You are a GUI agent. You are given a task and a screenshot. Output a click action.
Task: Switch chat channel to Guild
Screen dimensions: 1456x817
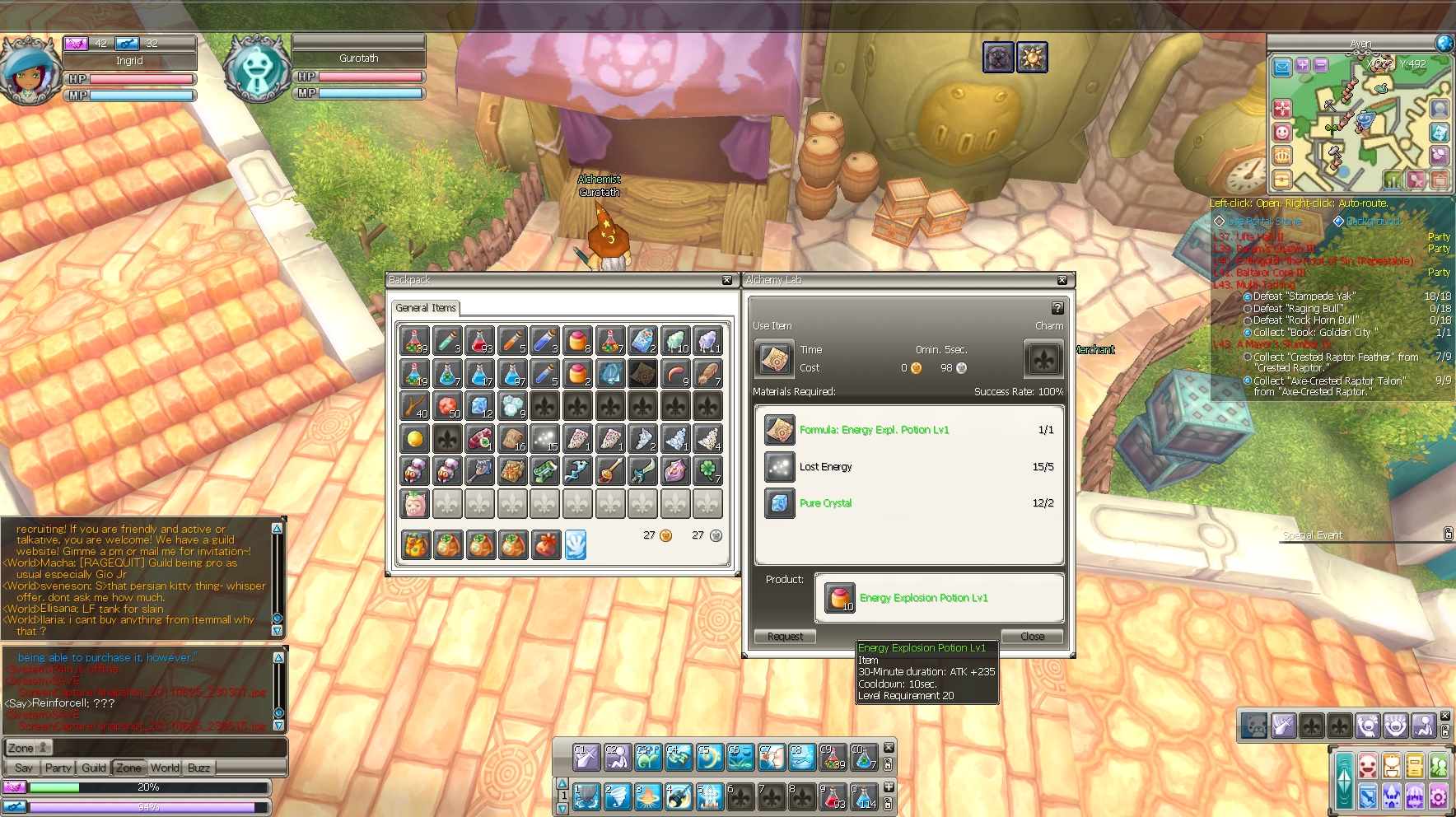[94, 768]
